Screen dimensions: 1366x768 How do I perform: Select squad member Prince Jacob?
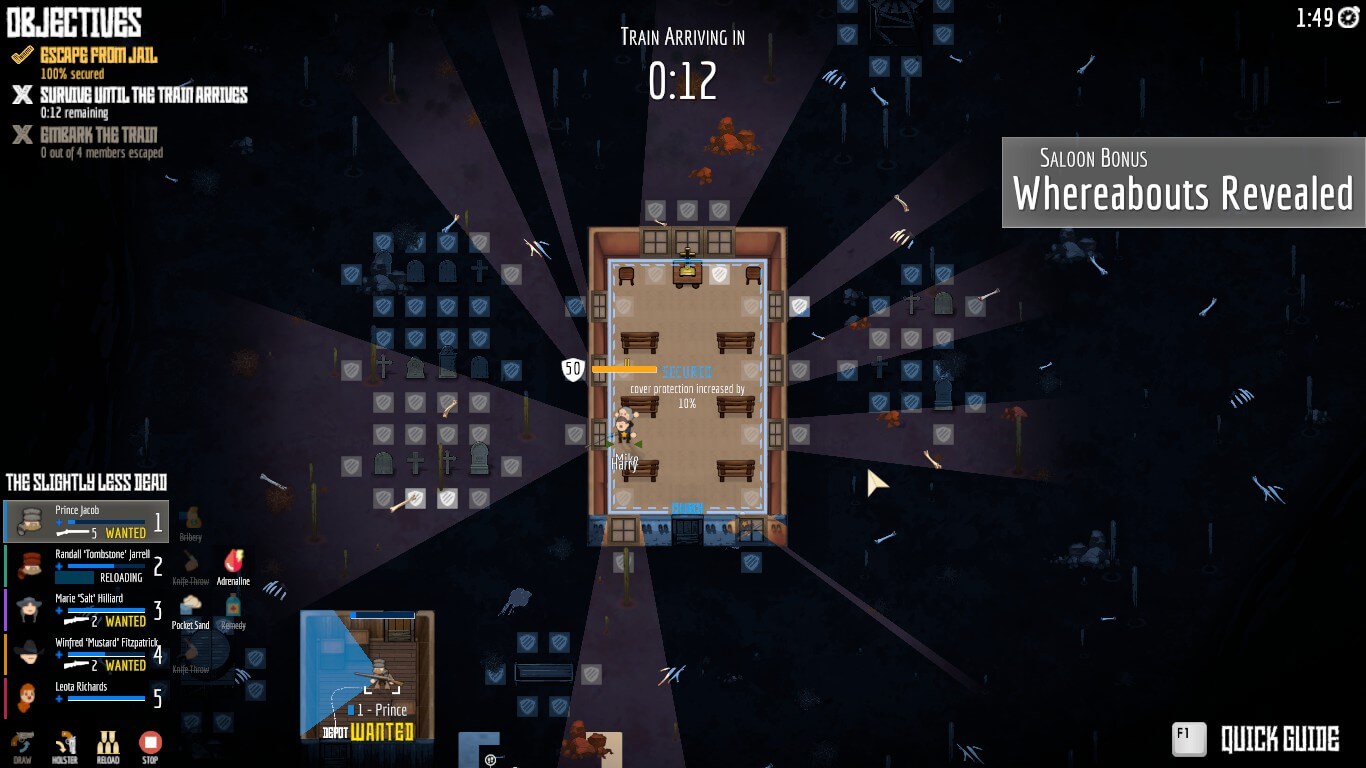coord(86,521)
